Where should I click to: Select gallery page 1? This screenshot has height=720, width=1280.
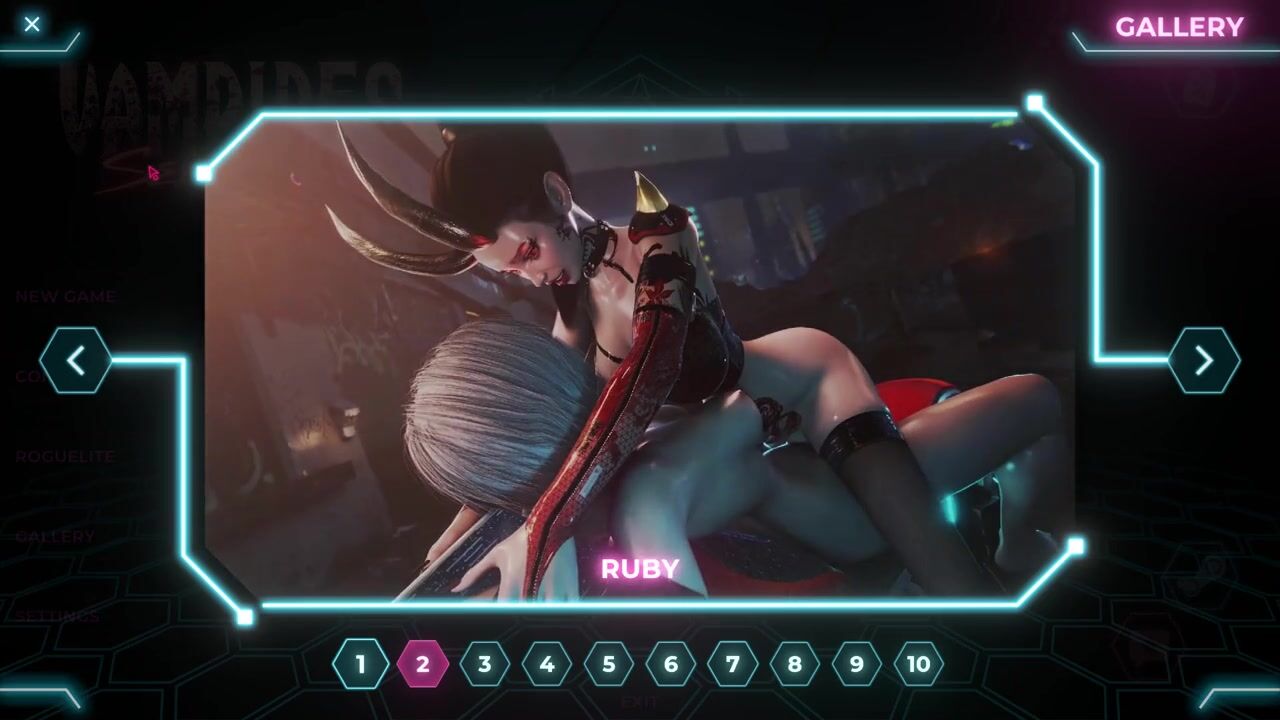tap(361, 664)
